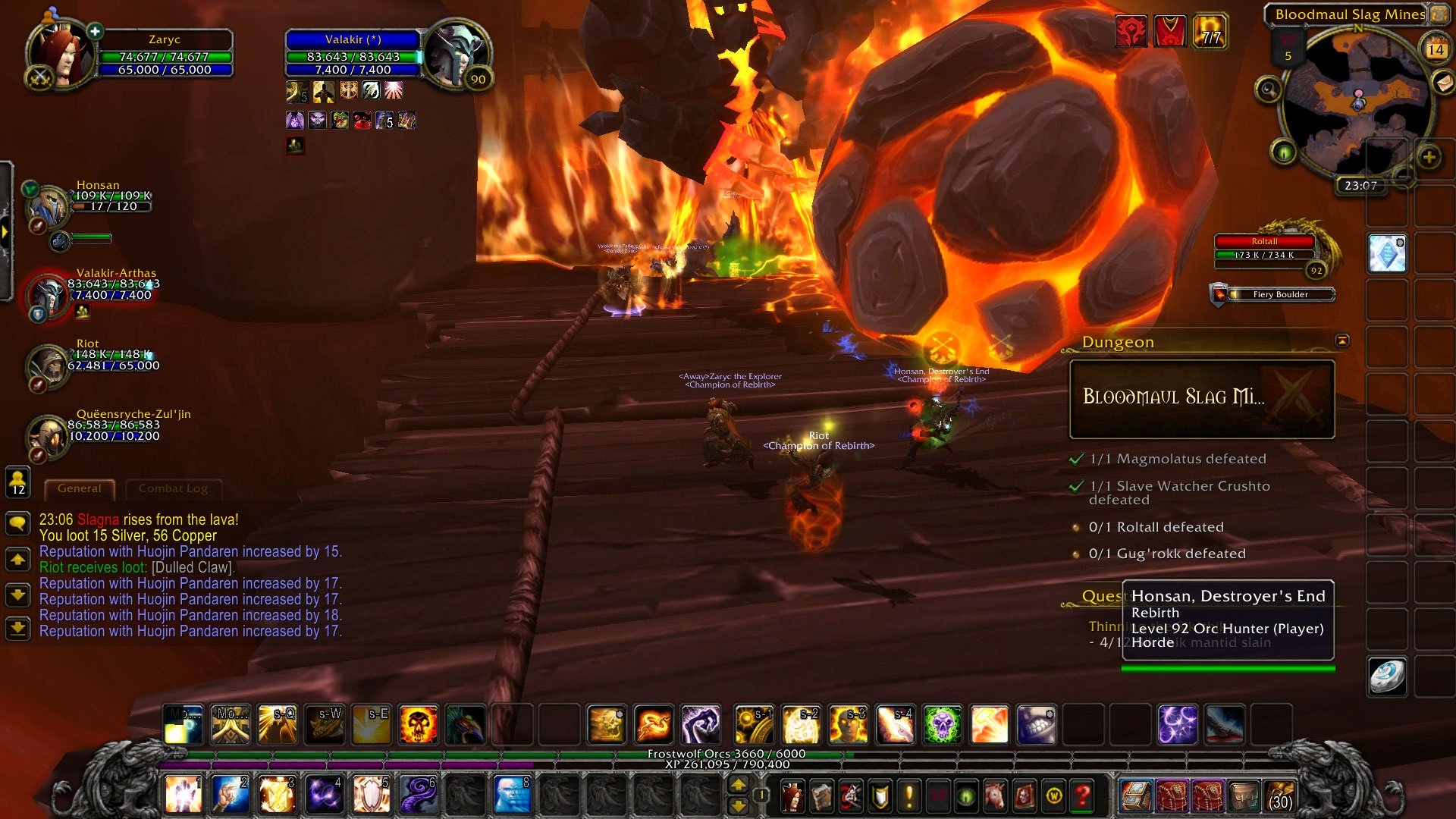Screen dimensions: 1456x819
Task: Select the General chat tab
Action: (79, 489)
